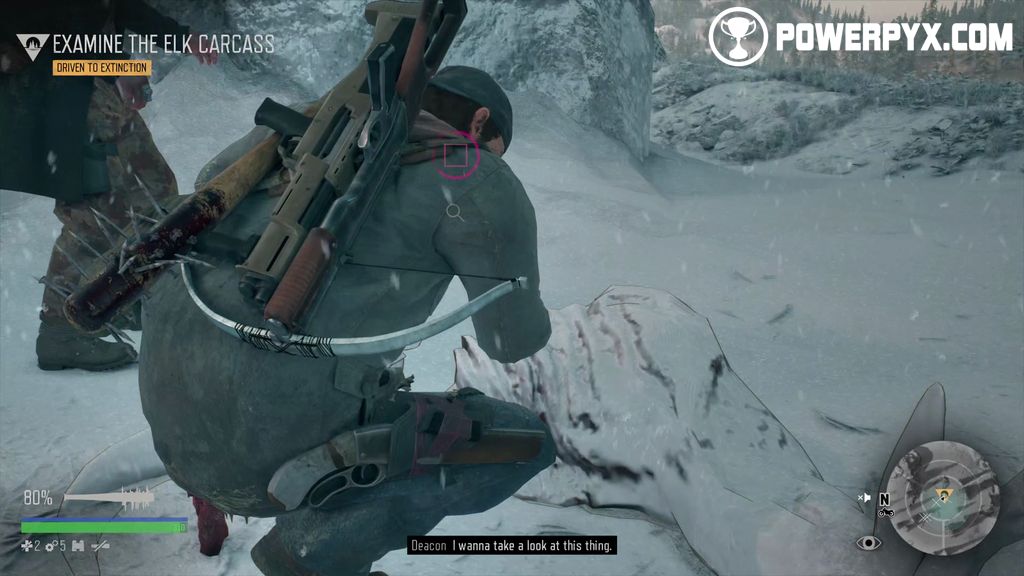Choose the binoculars icon

(76, 546)
